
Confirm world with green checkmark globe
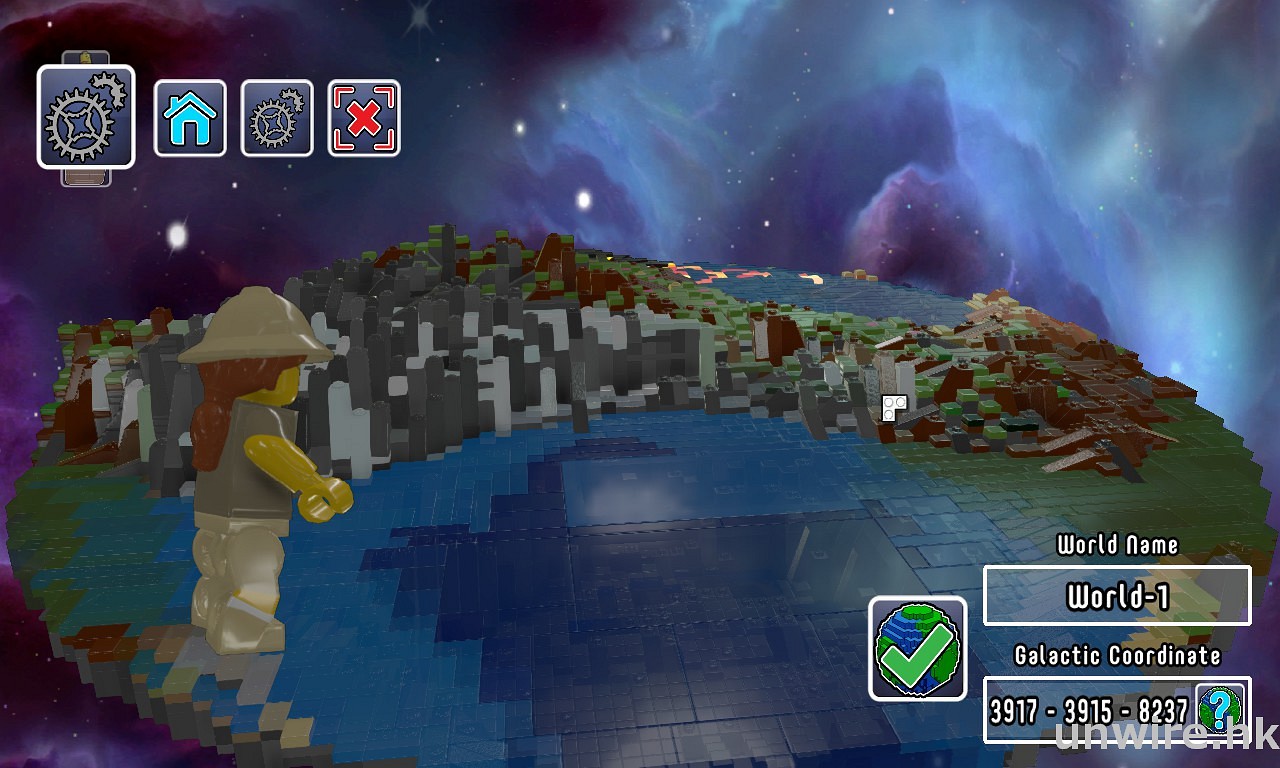pyautogui.click(x=917, y=648)
